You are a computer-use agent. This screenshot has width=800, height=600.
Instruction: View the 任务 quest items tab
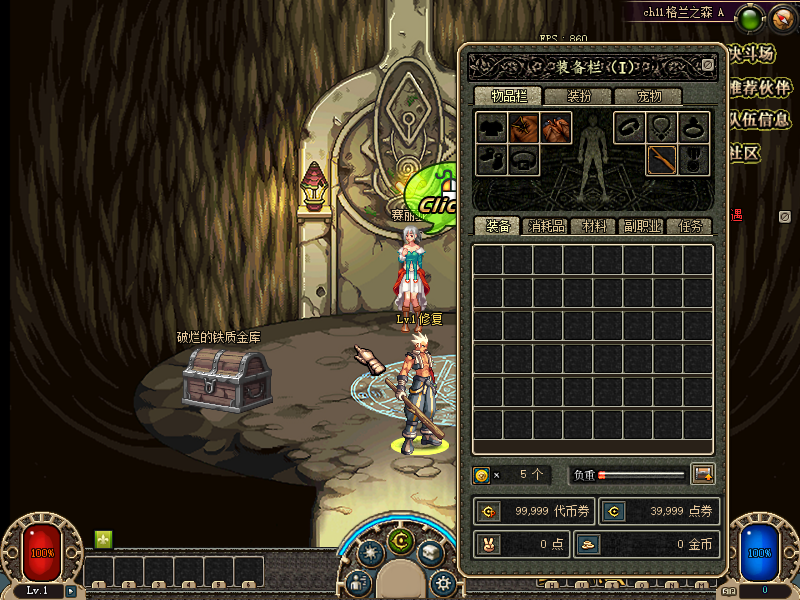689,226
